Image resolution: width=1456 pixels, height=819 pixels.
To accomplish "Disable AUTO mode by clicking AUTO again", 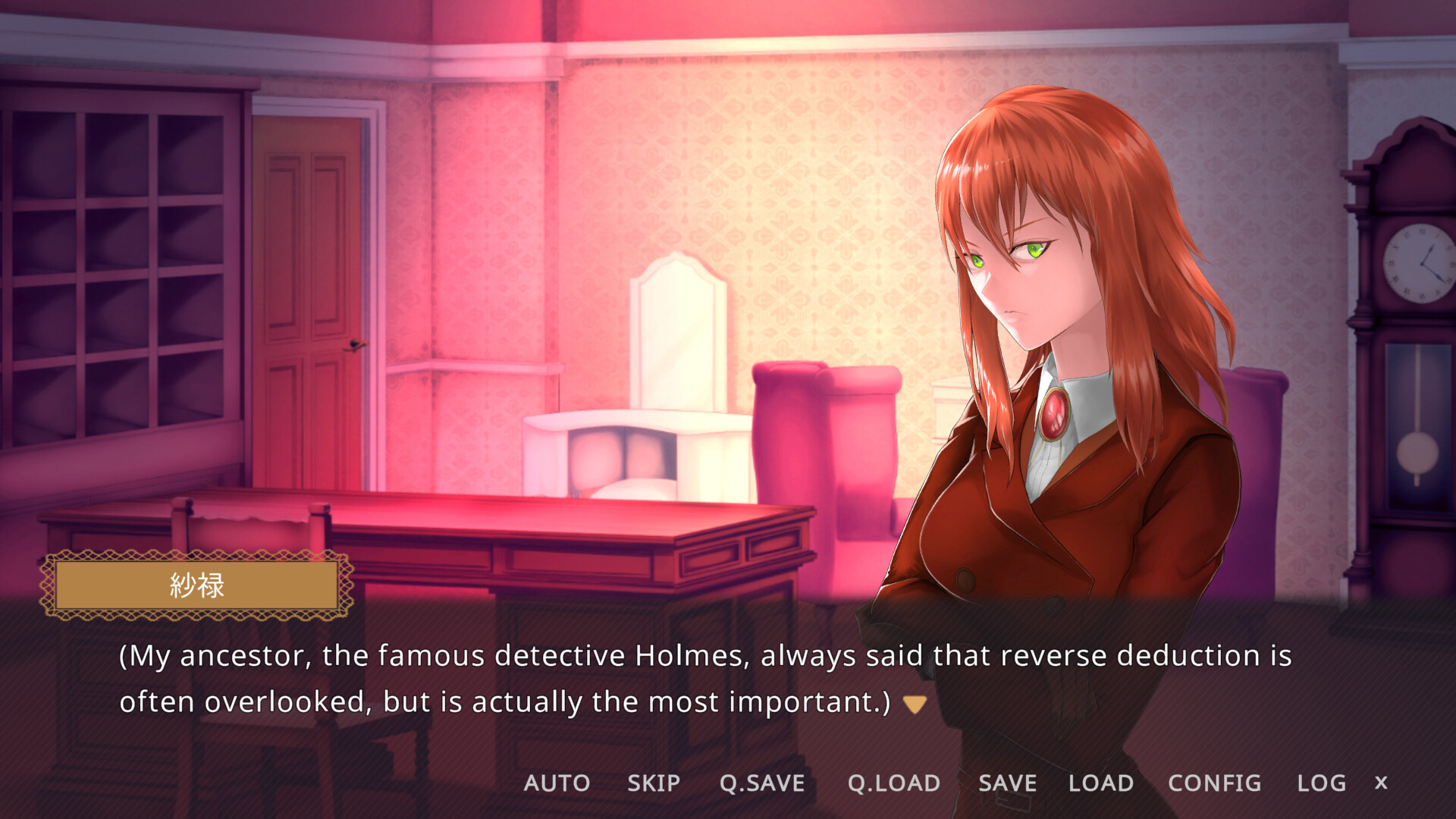I will [558, 783].
